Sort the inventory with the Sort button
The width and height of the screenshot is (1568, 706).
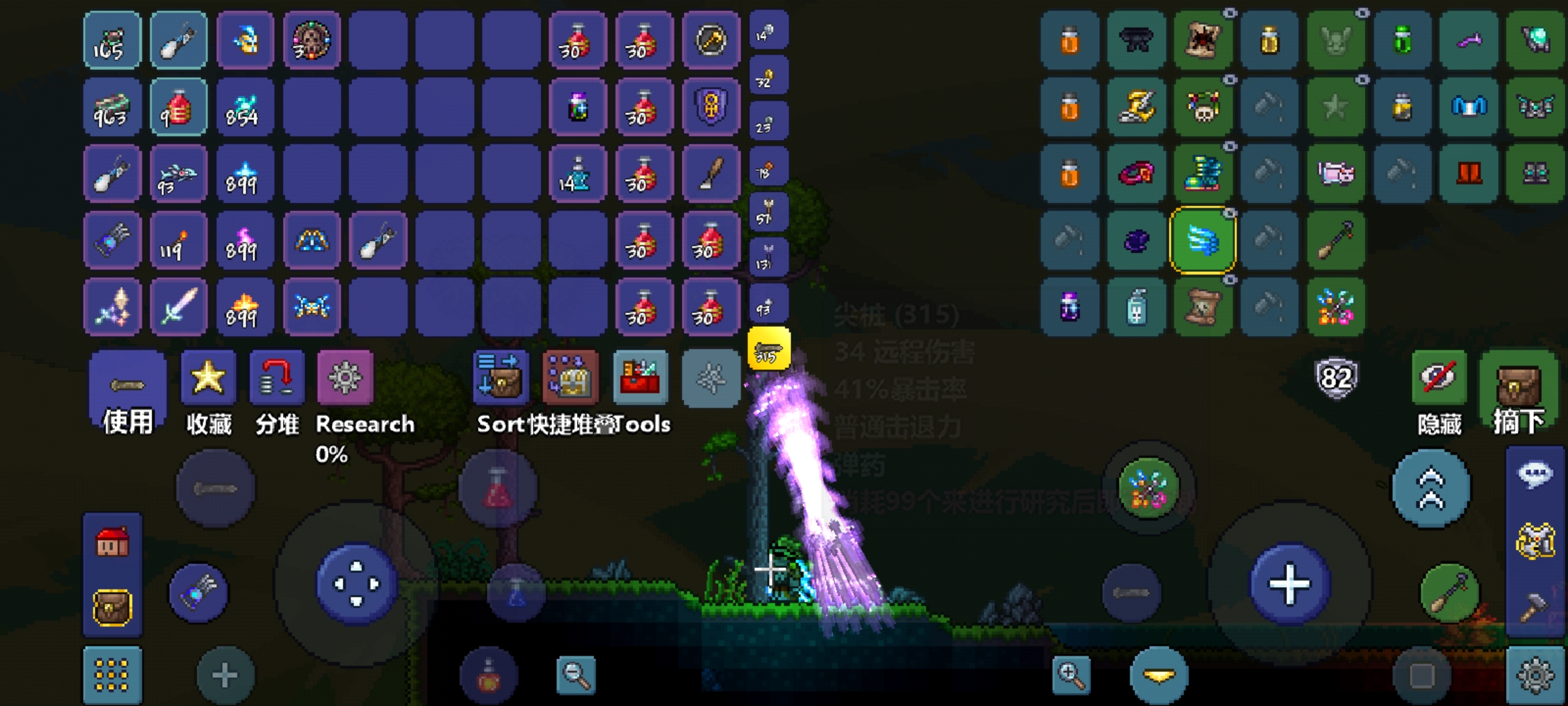tap(500, 378)
